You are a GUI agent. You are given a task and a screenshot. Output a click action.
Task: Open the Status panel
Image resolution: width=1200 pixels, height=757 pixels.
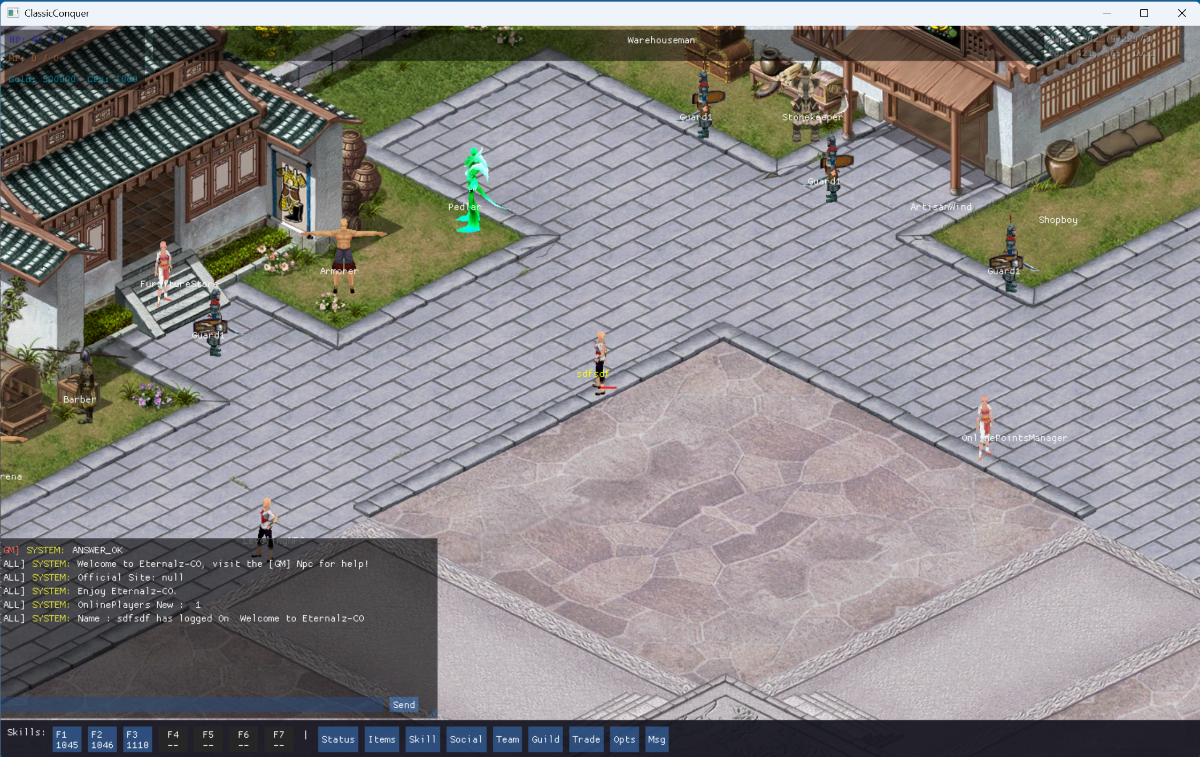pos(338,740)
